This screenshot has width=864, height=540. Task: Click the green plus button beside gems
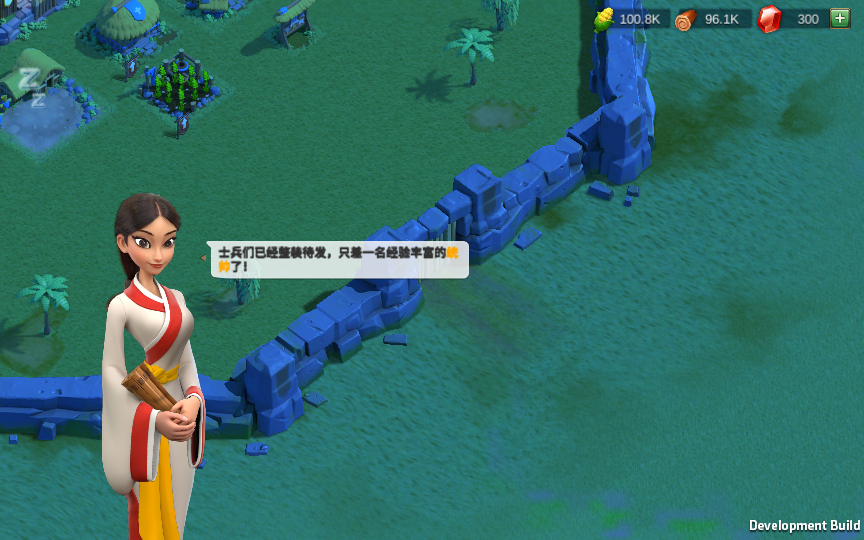coord(839,19)
